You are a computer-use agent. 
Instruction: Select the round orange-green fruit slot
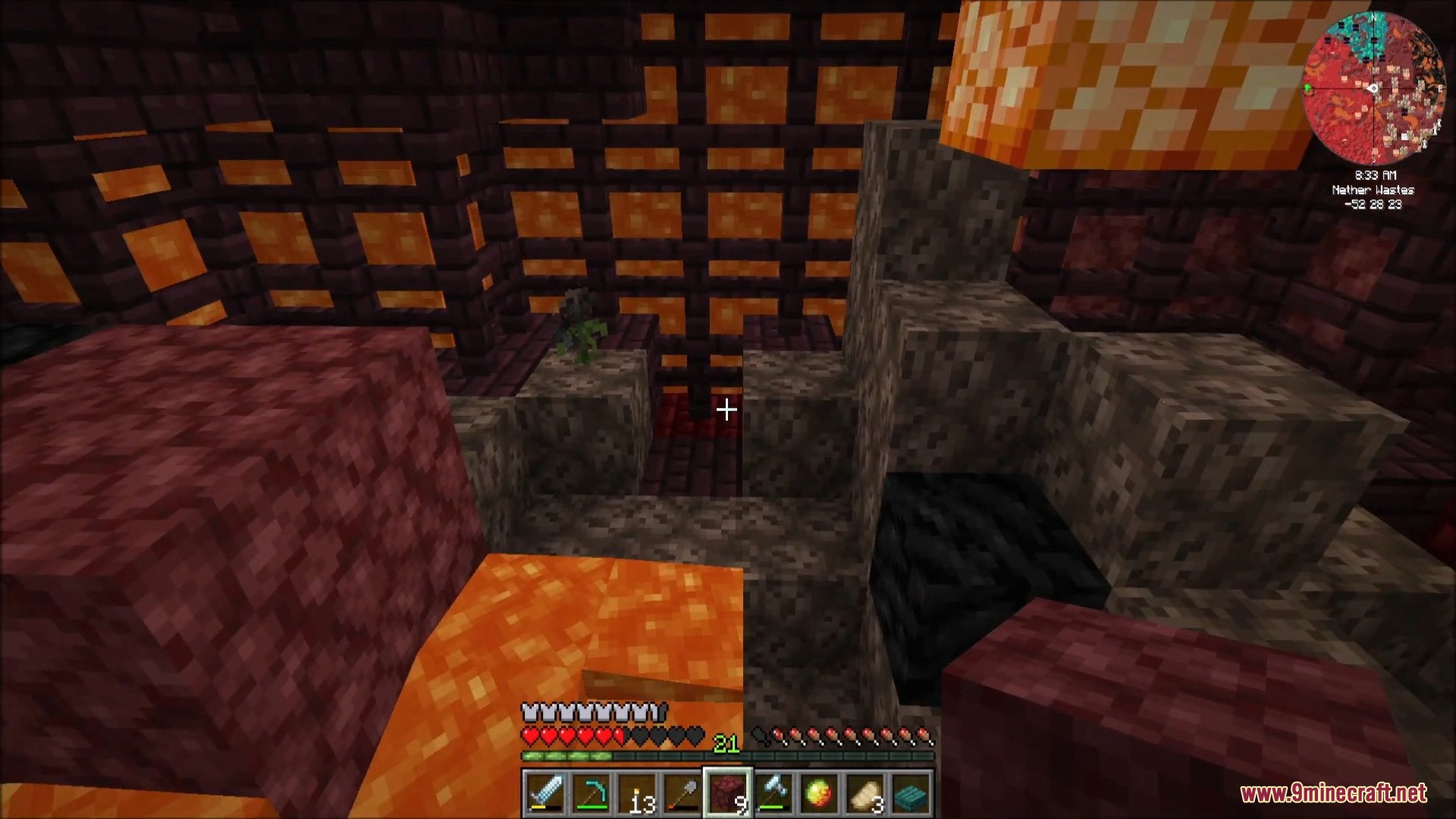click(820, 793)
